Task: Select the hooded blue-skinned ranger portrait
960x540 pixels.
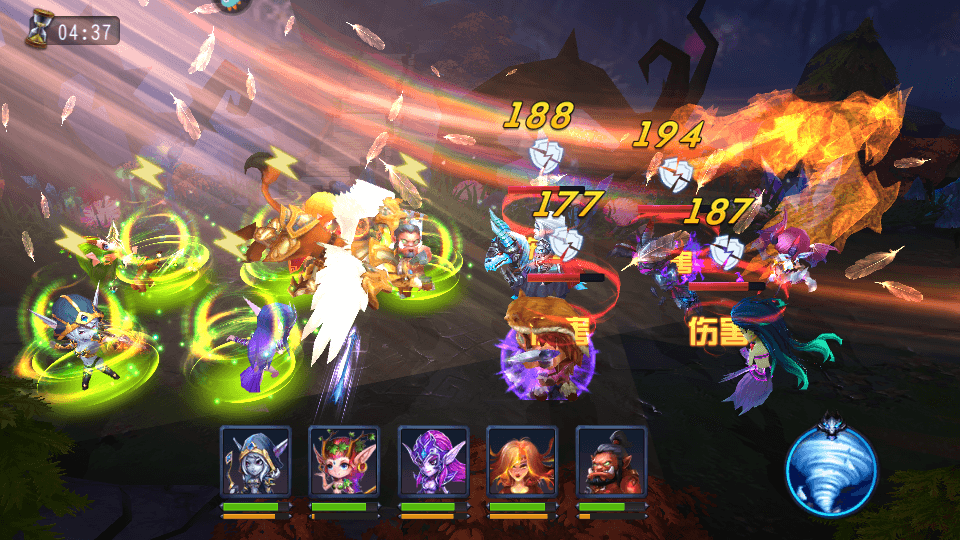Action: point(255,461)
